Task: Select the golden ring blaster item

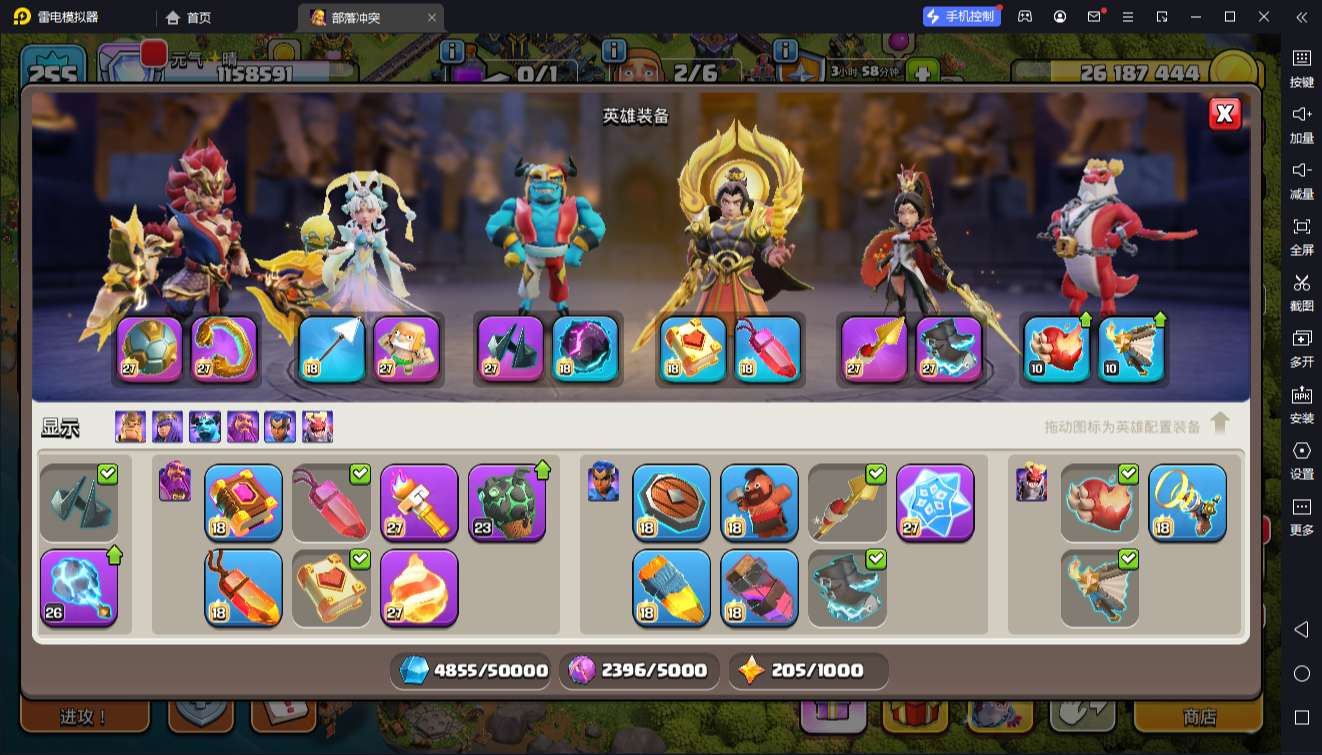Action: 1187,502
